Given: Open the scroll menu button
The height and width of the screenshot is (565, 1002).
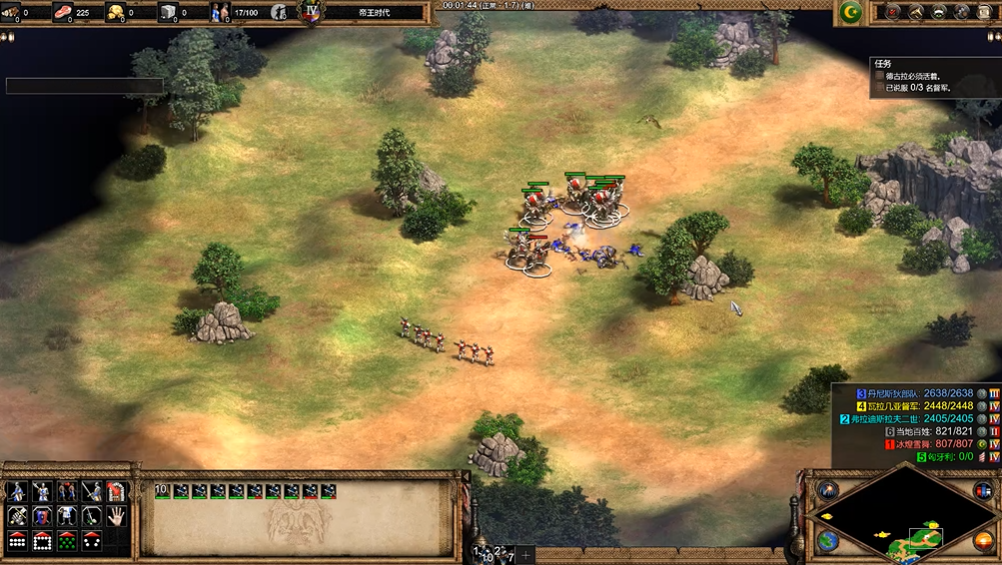Looking at the screenshot, I should pos(986,12).
